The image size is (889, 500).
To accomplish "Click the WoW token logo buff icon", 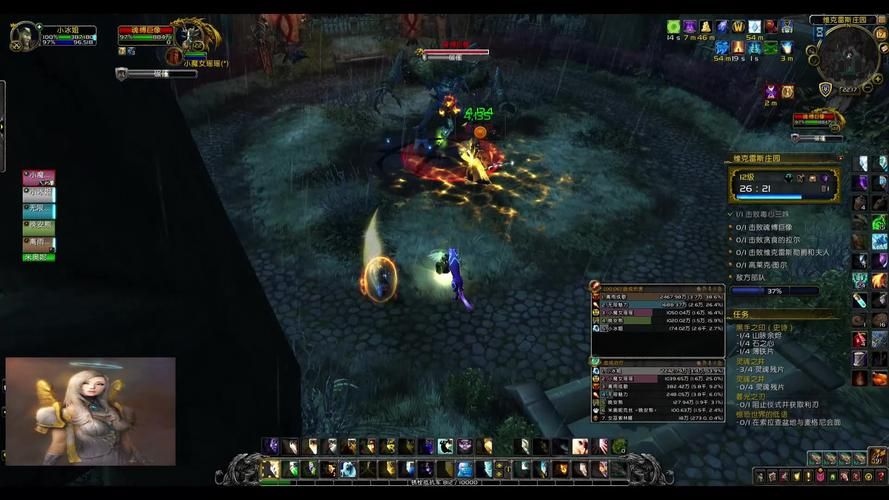I will pos(739,26).
